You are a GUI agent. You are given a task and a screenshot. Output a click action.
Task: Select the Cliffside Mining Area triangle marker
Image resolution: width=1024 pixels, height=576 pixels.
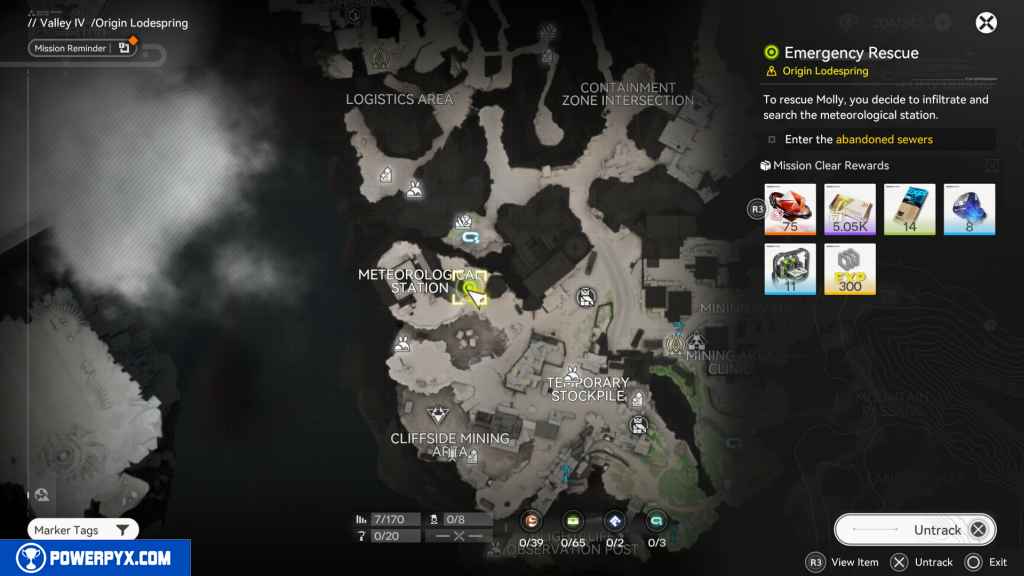click(437, 415)
